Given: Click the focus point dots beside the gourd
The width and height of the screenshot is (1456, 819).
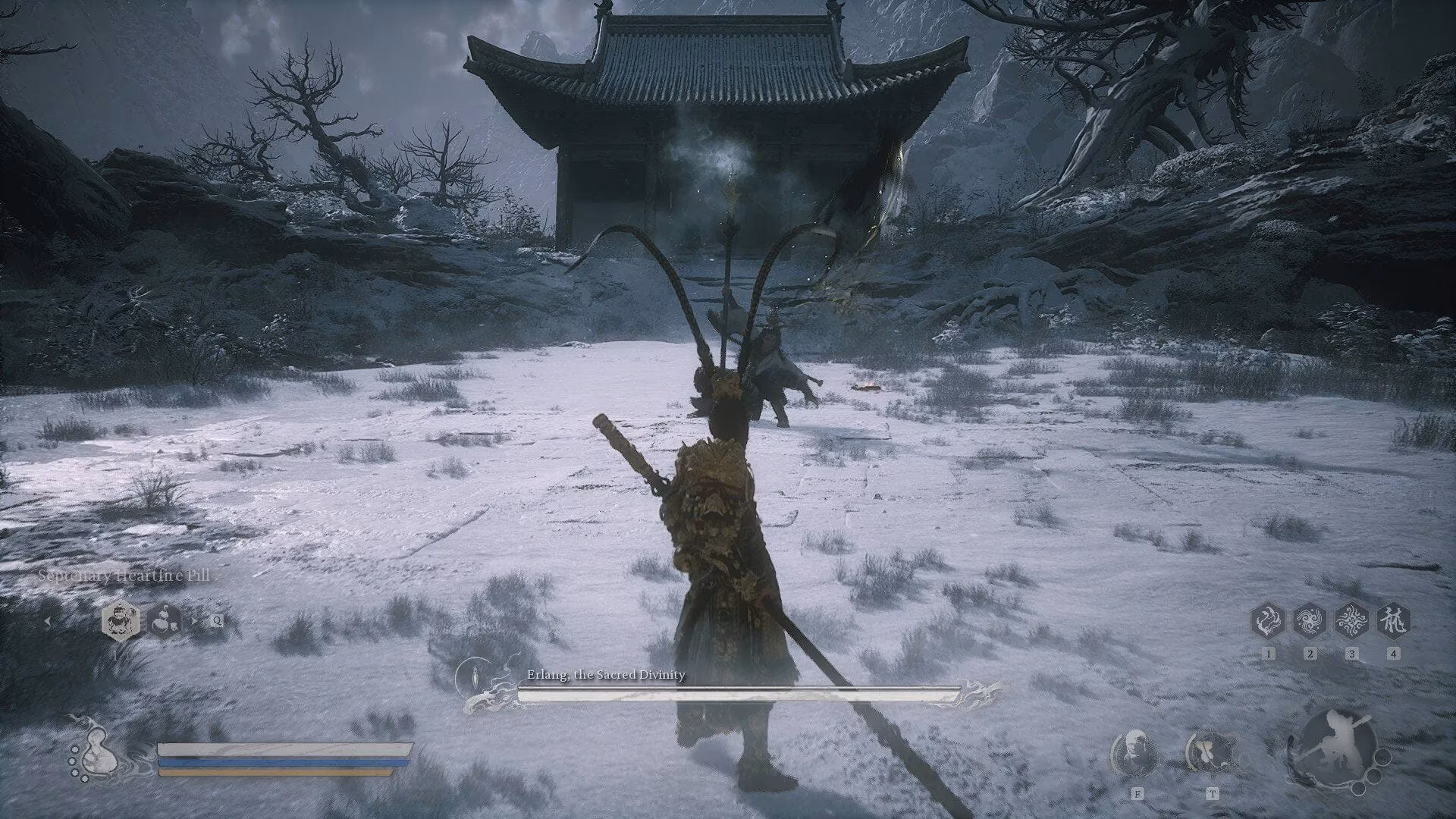Looking at the screenshot, I should click(x=77, y=764).
